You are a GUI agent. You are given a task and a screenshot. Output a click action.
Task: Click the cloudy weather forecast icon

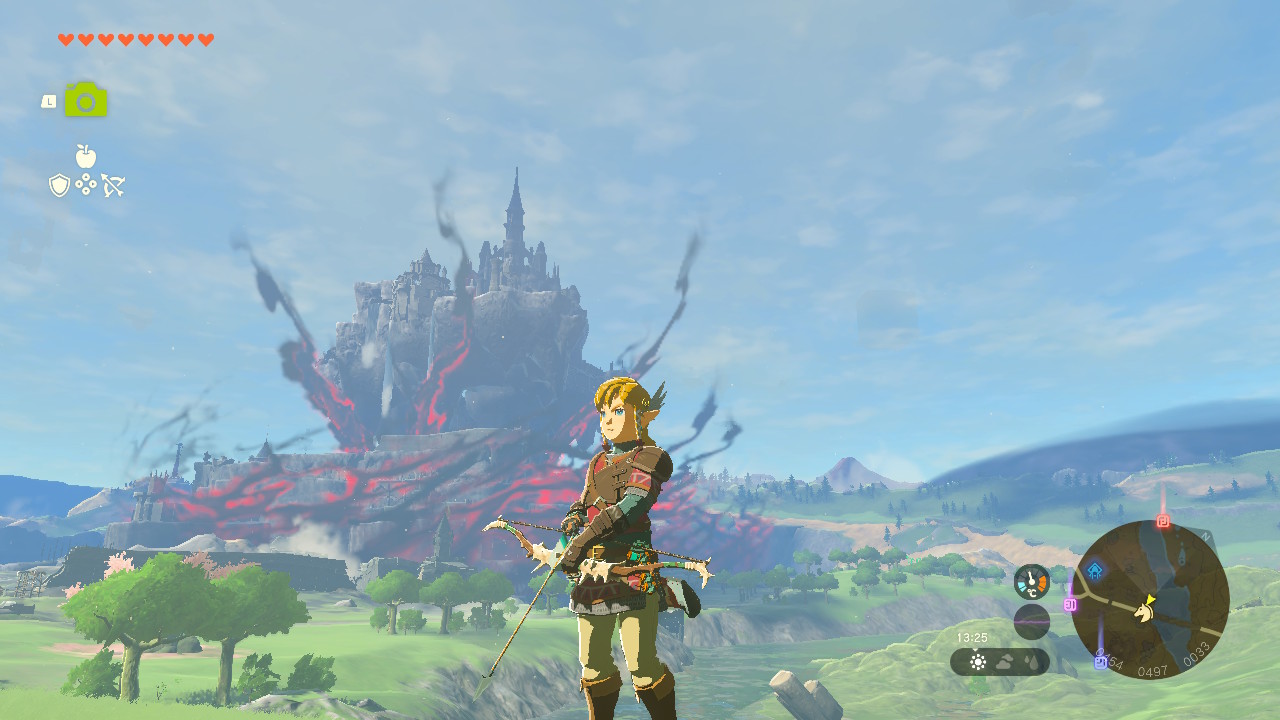[x=1004, y=662]
